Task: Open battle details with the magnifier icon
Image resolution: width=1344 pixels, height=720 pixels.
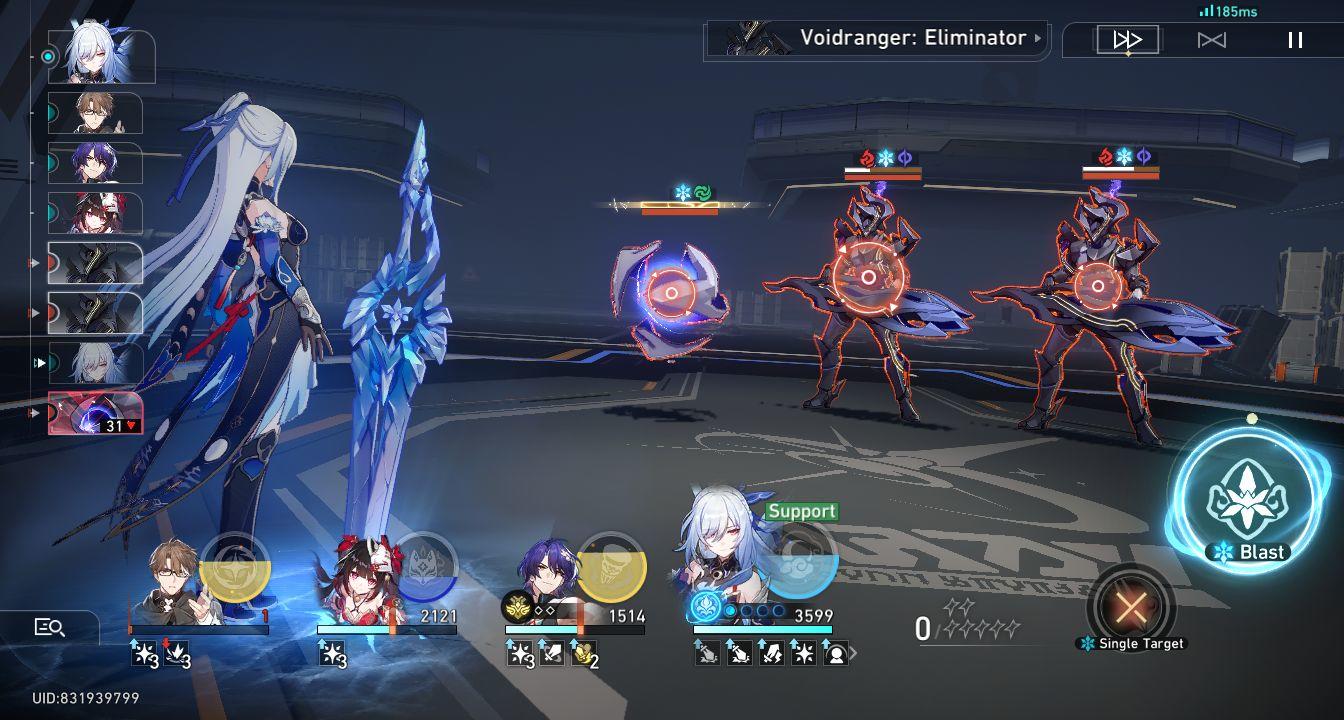Action: [x=49, y=629]
